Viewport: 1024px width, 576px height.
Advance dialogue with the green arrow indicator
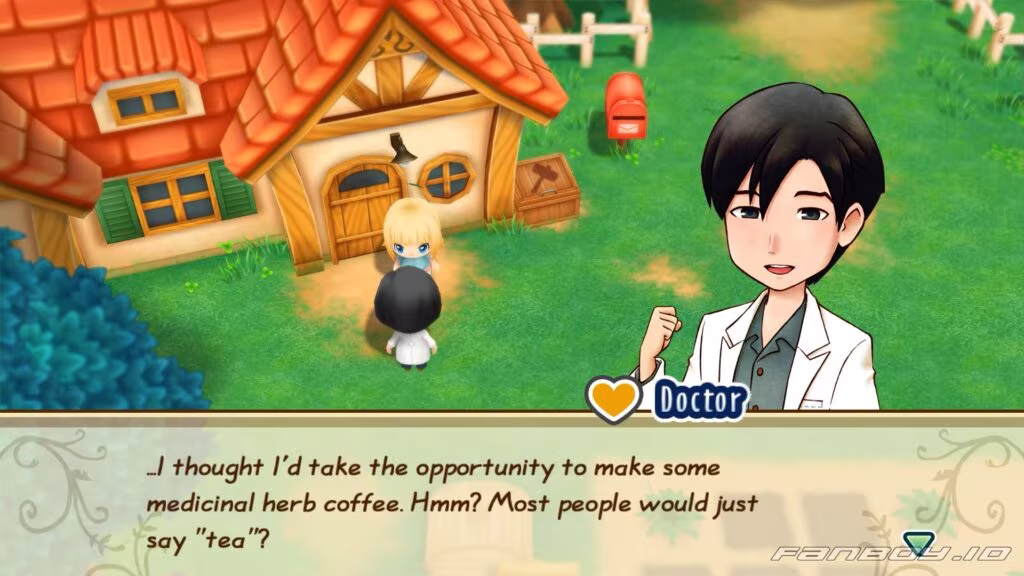(x=915, y=544)
